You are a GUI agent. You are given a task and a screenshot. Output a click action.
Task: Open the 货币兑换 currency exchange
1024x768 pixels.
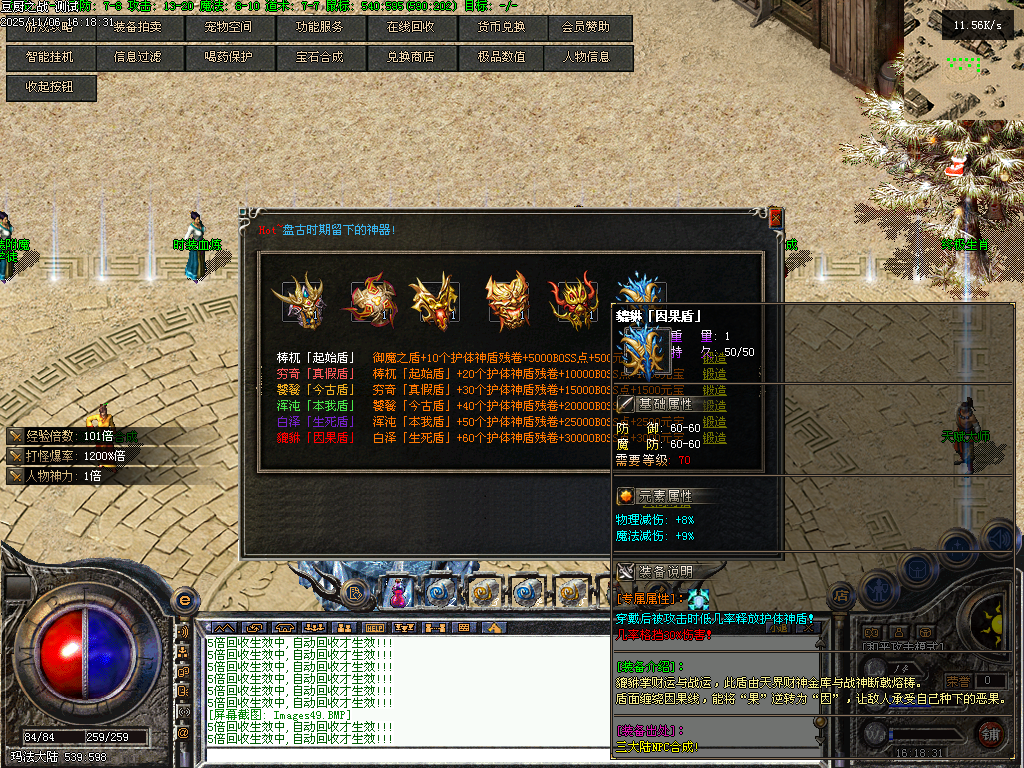click(501, 27)
